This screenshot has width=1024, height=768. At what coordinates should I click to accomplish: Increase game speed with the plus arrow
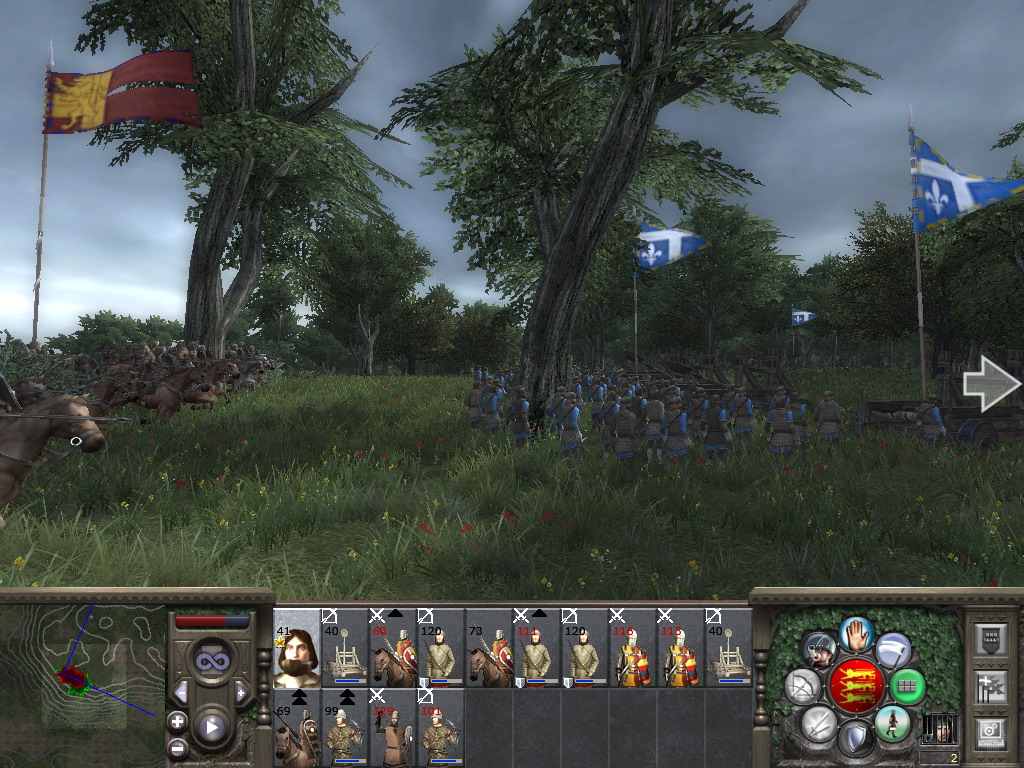pyautogui.click(x=241, y=692)
